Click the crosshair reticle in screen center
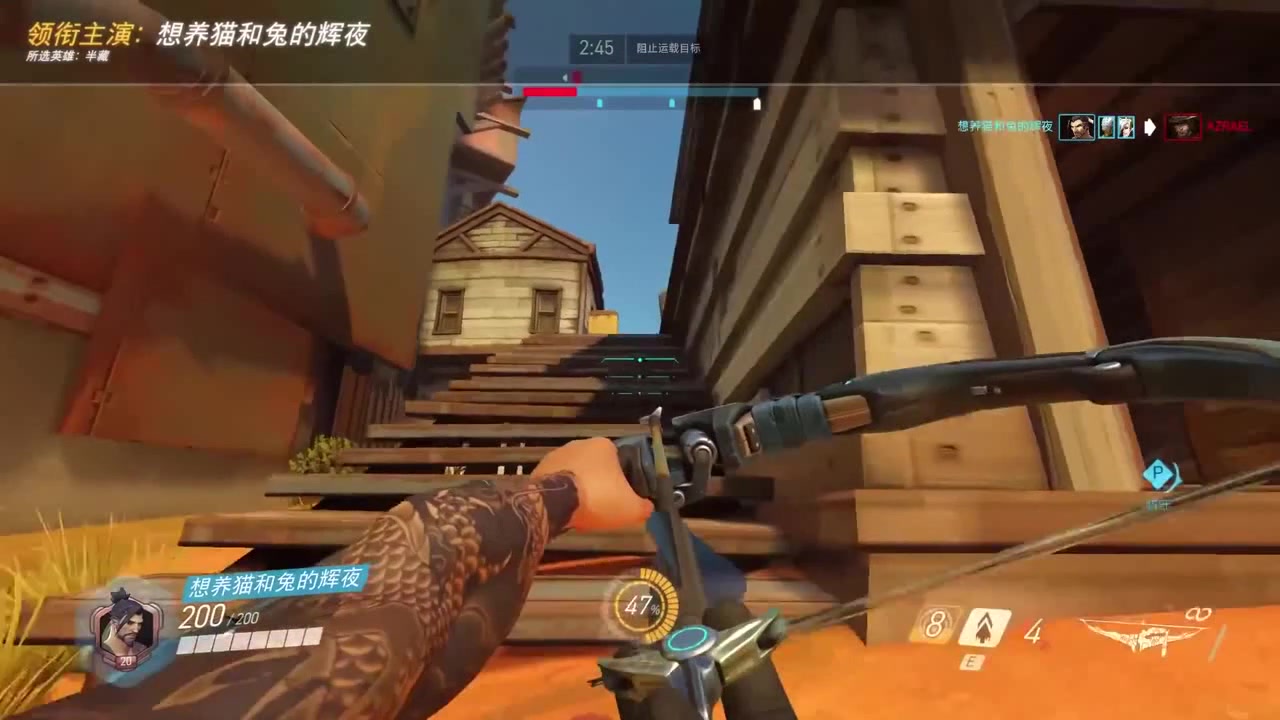The height and width of the screenshot is (720, 1280). pos(638,362)
